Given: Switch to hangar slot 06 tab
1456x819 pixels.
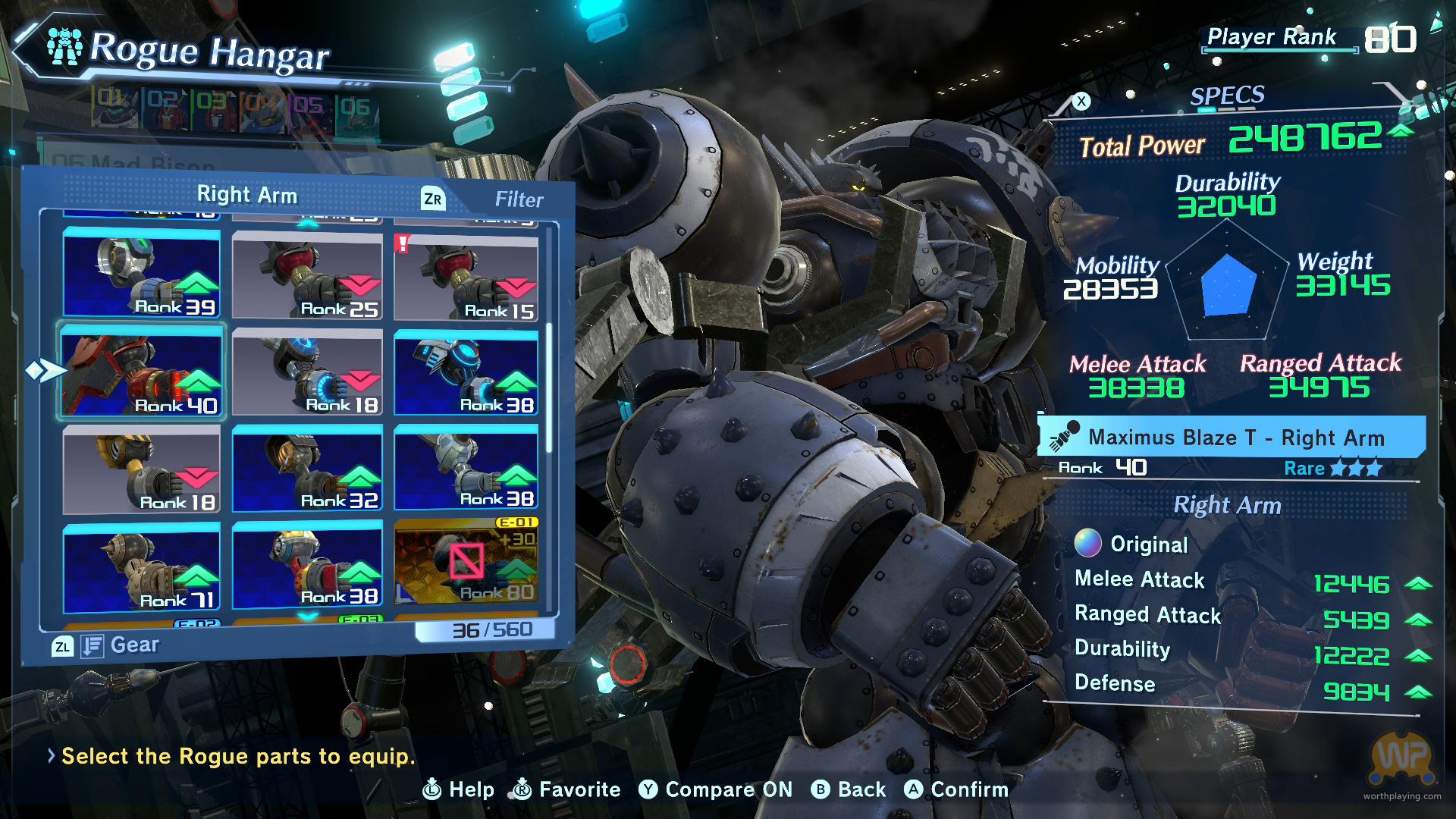Looking at the screenshot, I should (x=356, y=108).
